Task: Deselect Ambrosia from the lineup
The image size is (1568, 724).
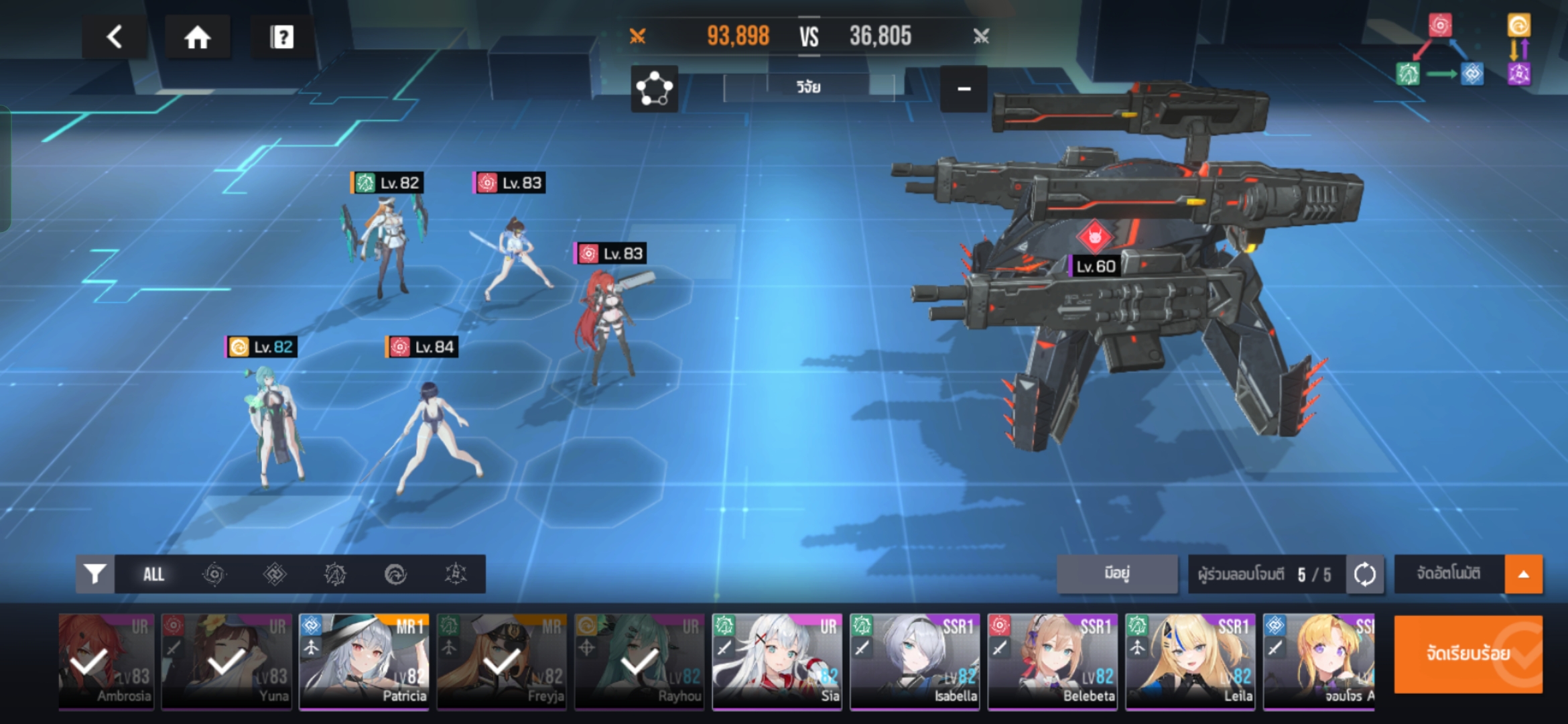Action: (x=106, y=660)
